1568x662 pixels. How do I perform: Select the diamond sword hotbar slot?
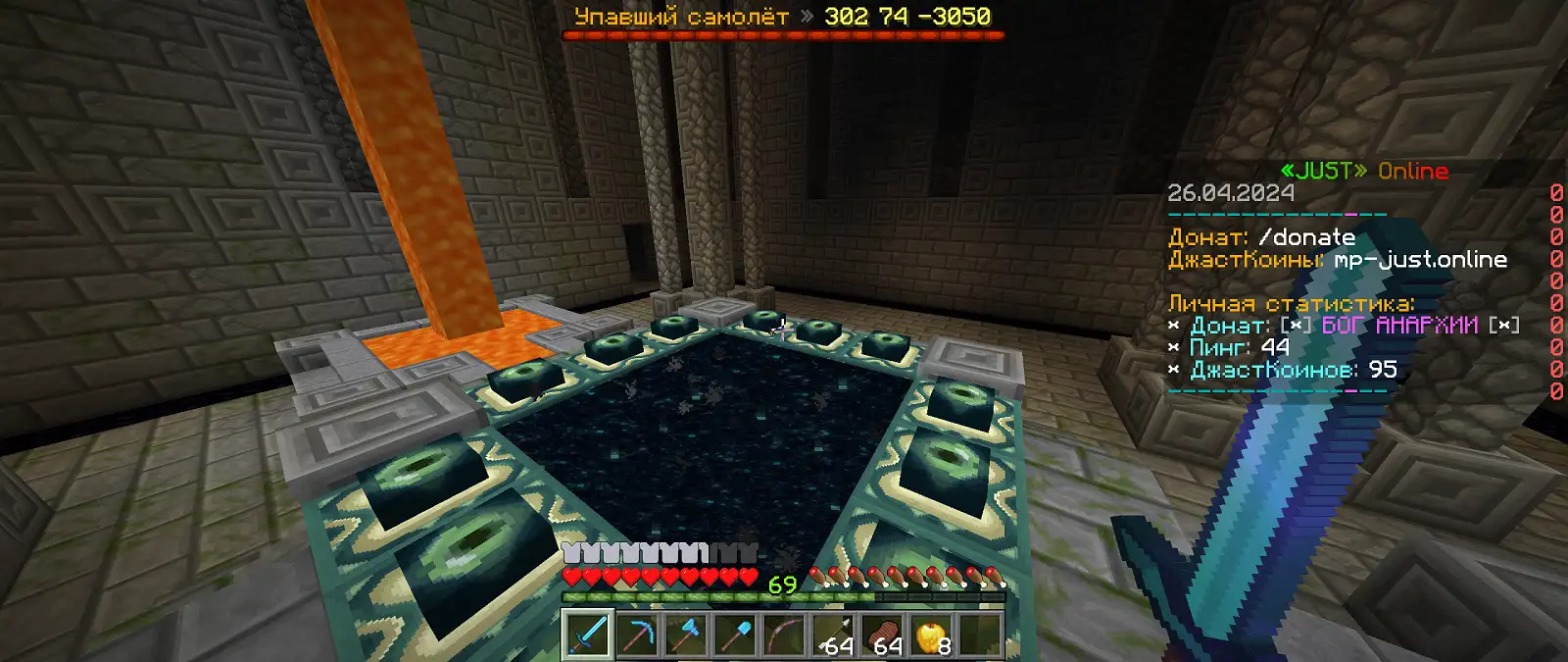tap(588, 634)
